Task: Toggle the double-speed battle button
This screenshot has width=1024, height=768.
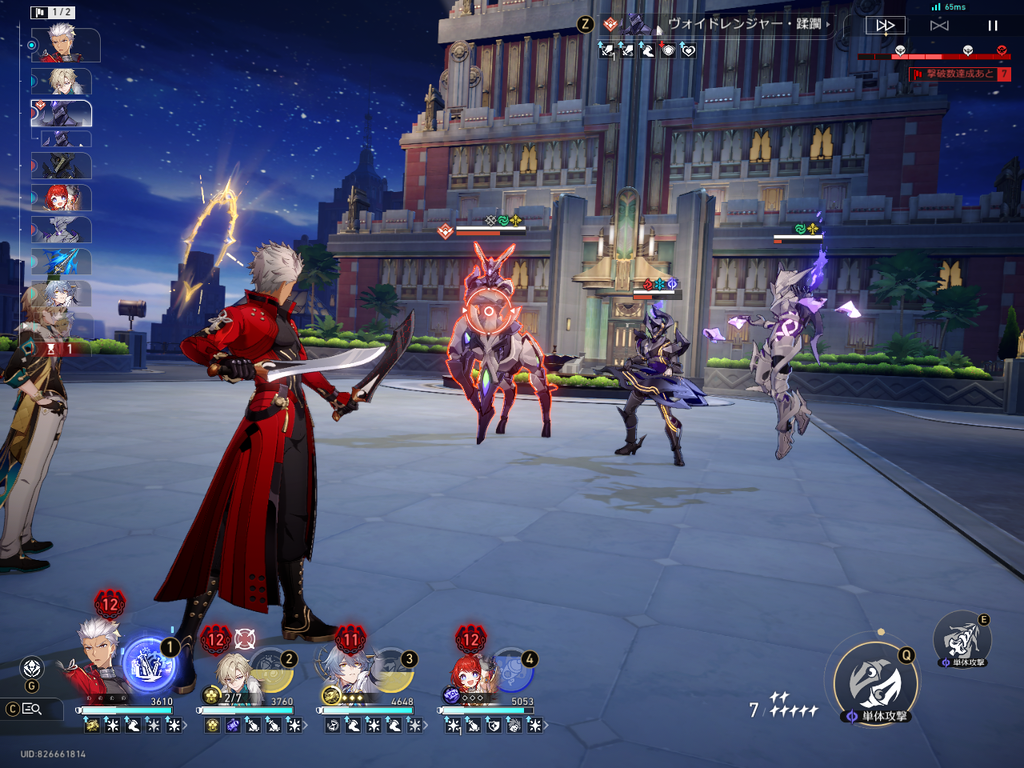Action: tap(885, 25)
